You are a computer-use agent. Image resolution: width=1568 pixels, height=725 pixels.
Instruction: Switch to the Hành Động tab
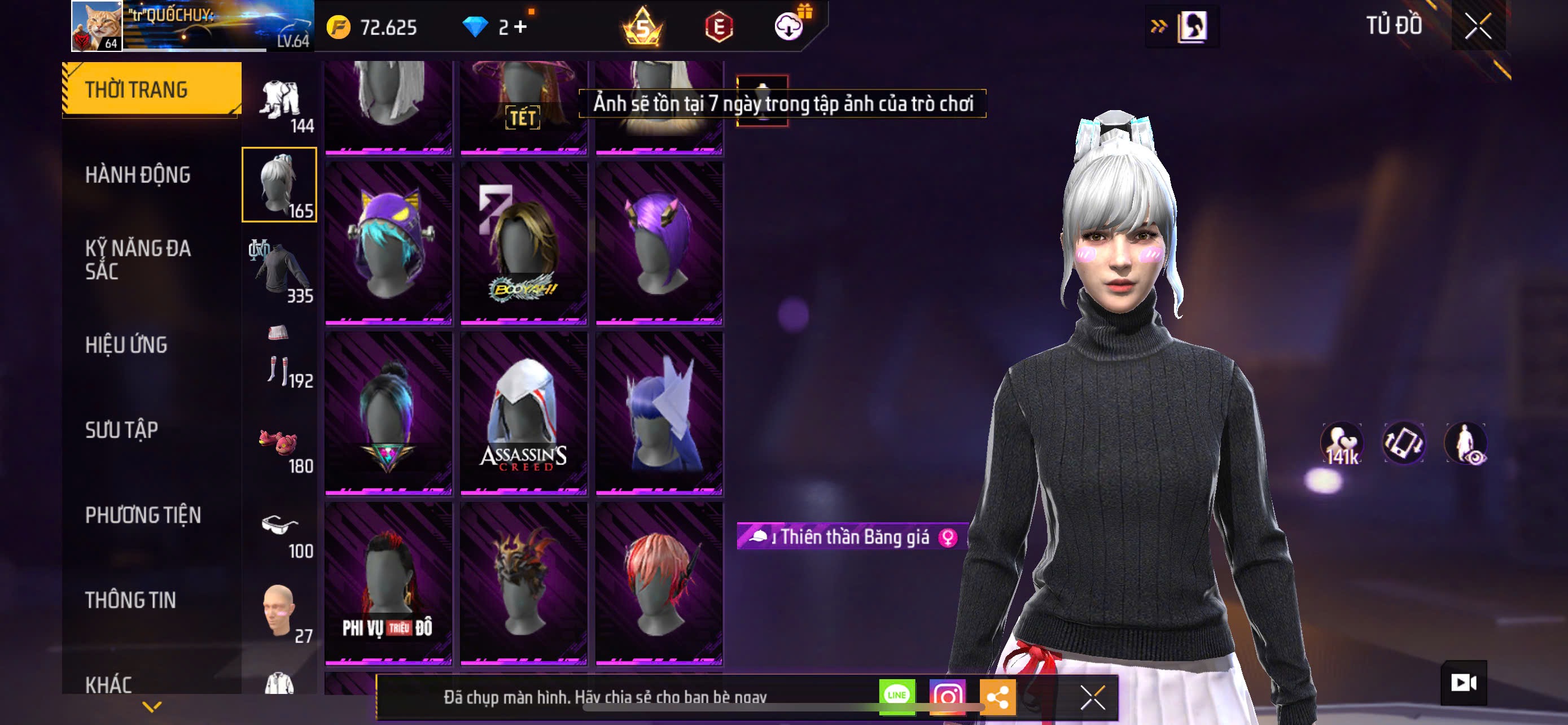coord(138,174)
